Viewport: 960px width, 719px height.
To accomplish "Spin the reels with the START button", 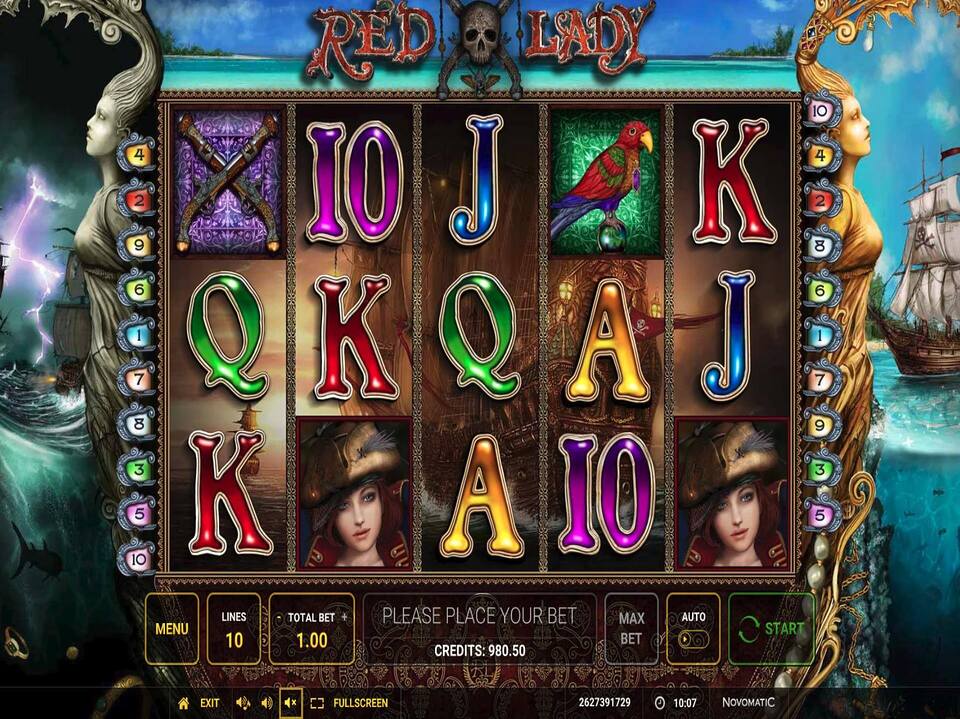I will (x=771, y=629).
